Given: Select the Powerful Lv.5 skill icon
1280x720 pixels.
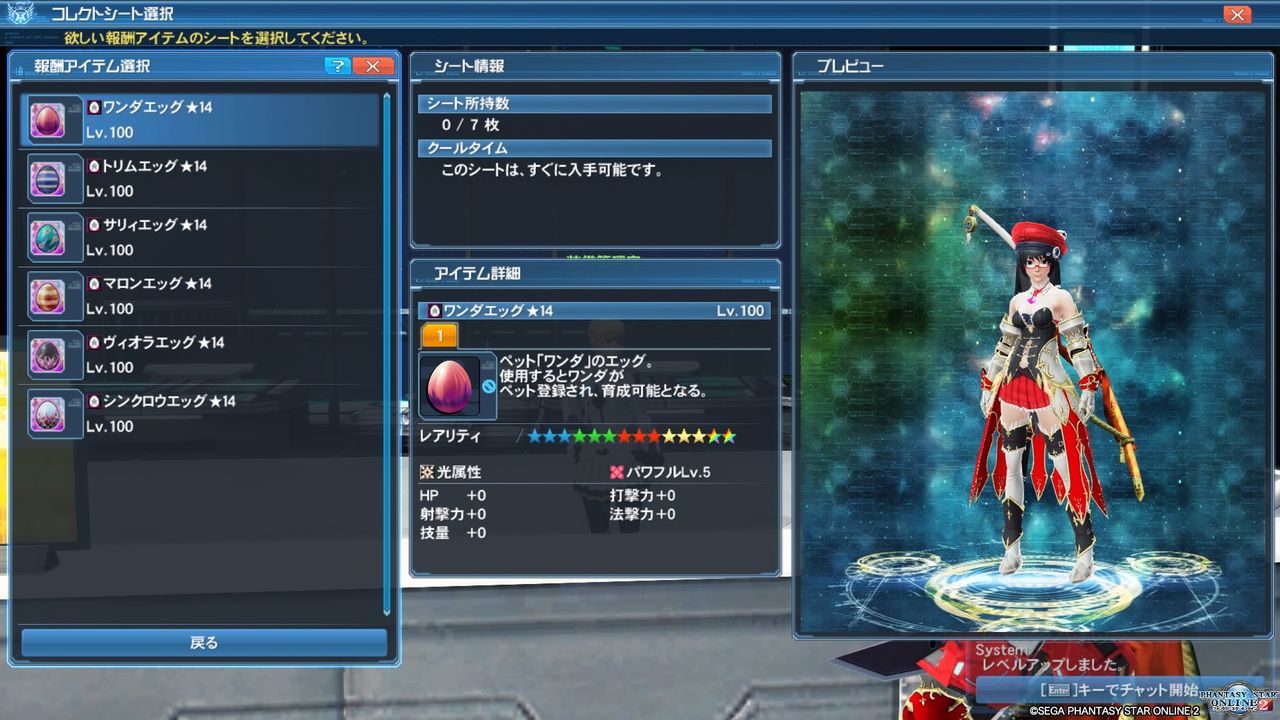Looking at the screenshot, I should [615, 470].
